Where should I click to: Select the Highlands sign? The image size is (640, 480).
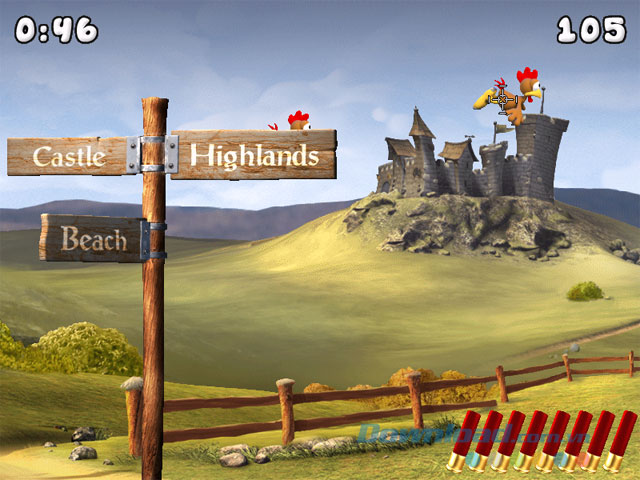tap(254, 155)
